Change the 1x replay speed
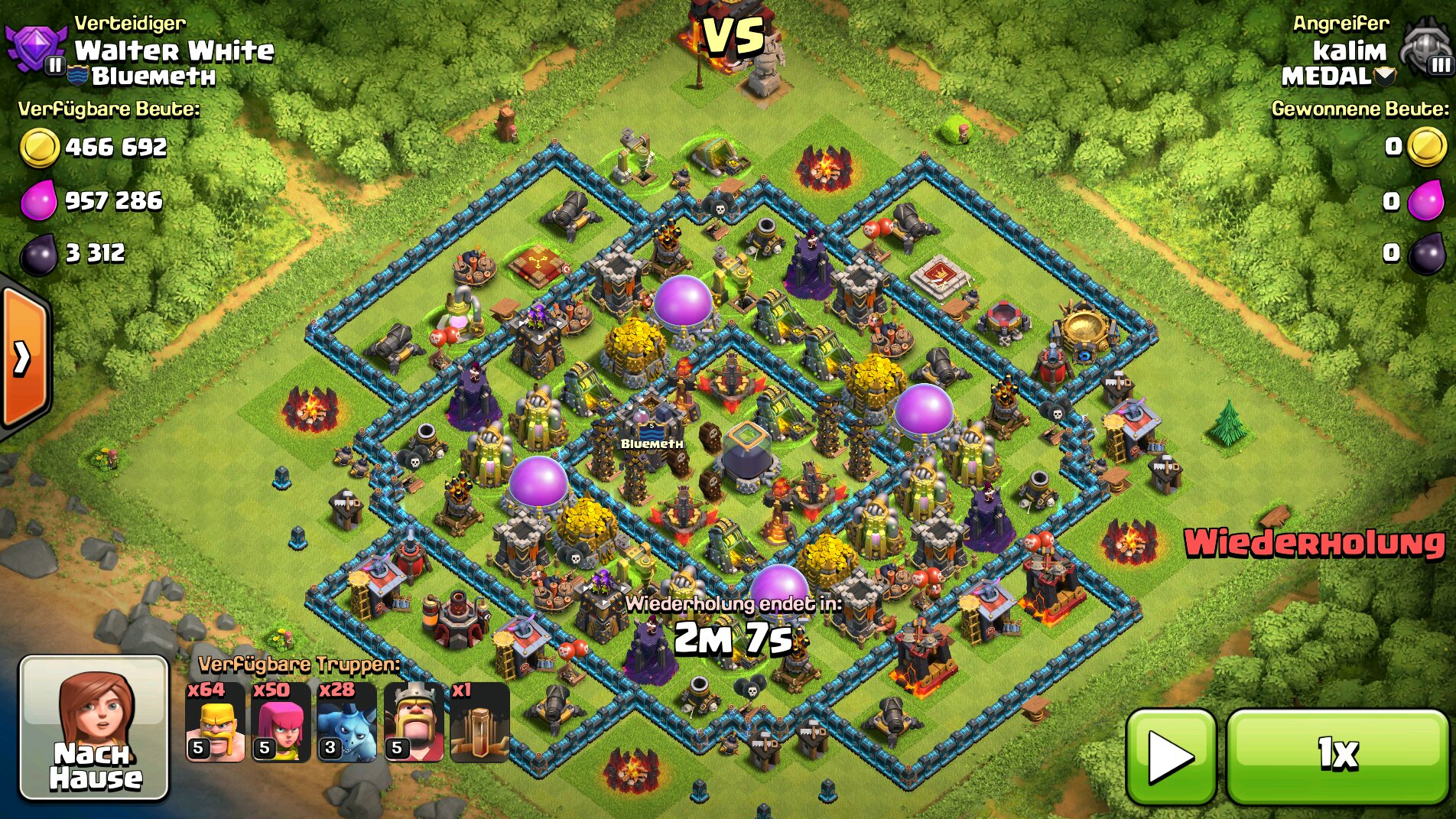This screenshot has height=819, width=1456. click(x=1337, y=756)
